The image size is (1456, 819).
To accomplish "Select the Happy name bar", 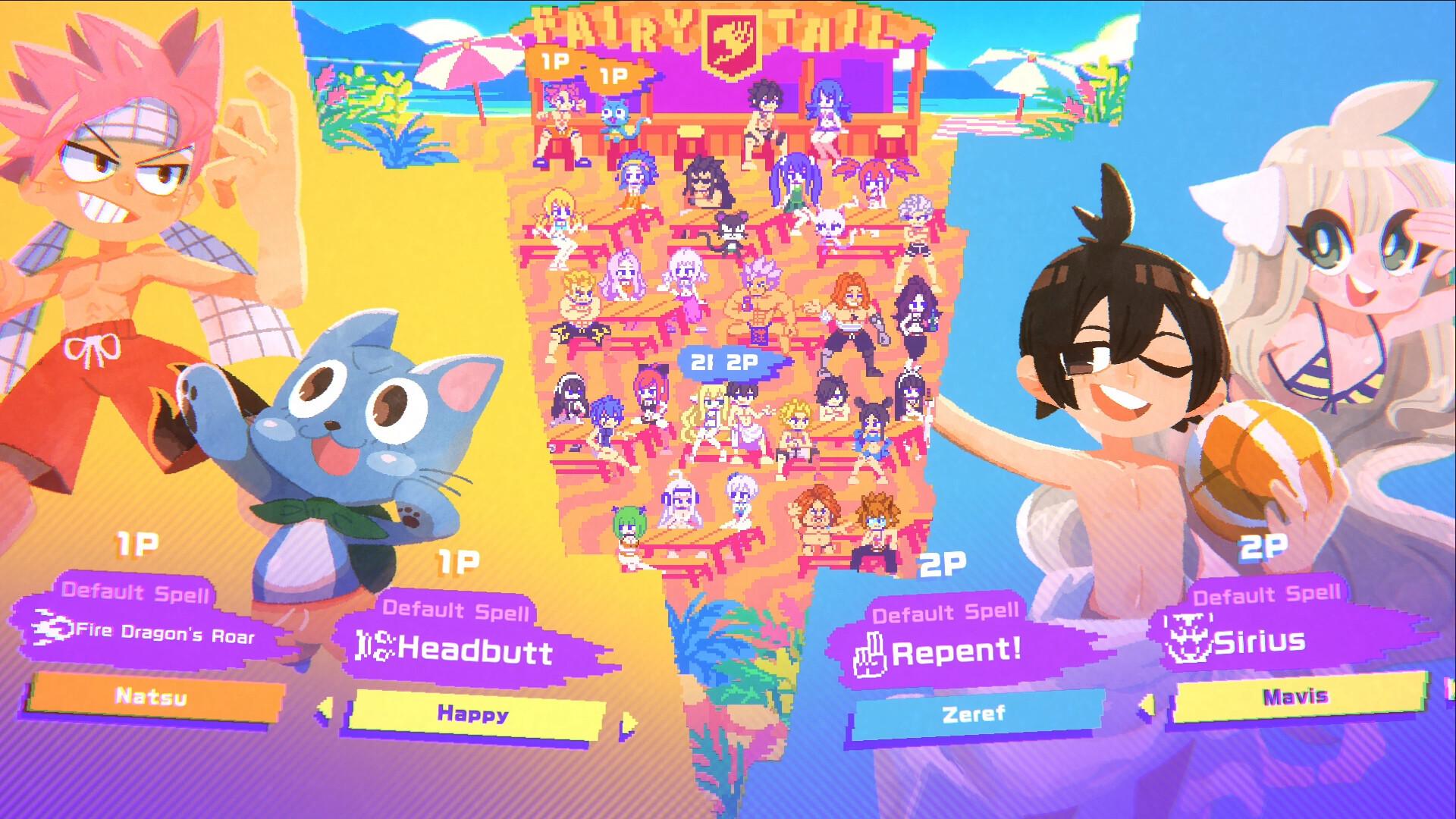I will pos(473,714).
